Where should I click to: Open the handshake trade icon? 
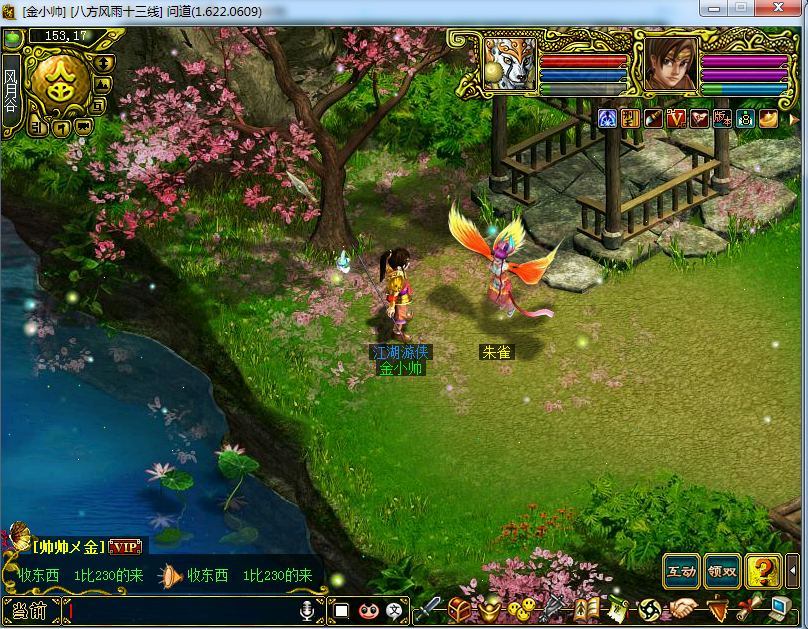pyautogui.click(x=682, y=608)
